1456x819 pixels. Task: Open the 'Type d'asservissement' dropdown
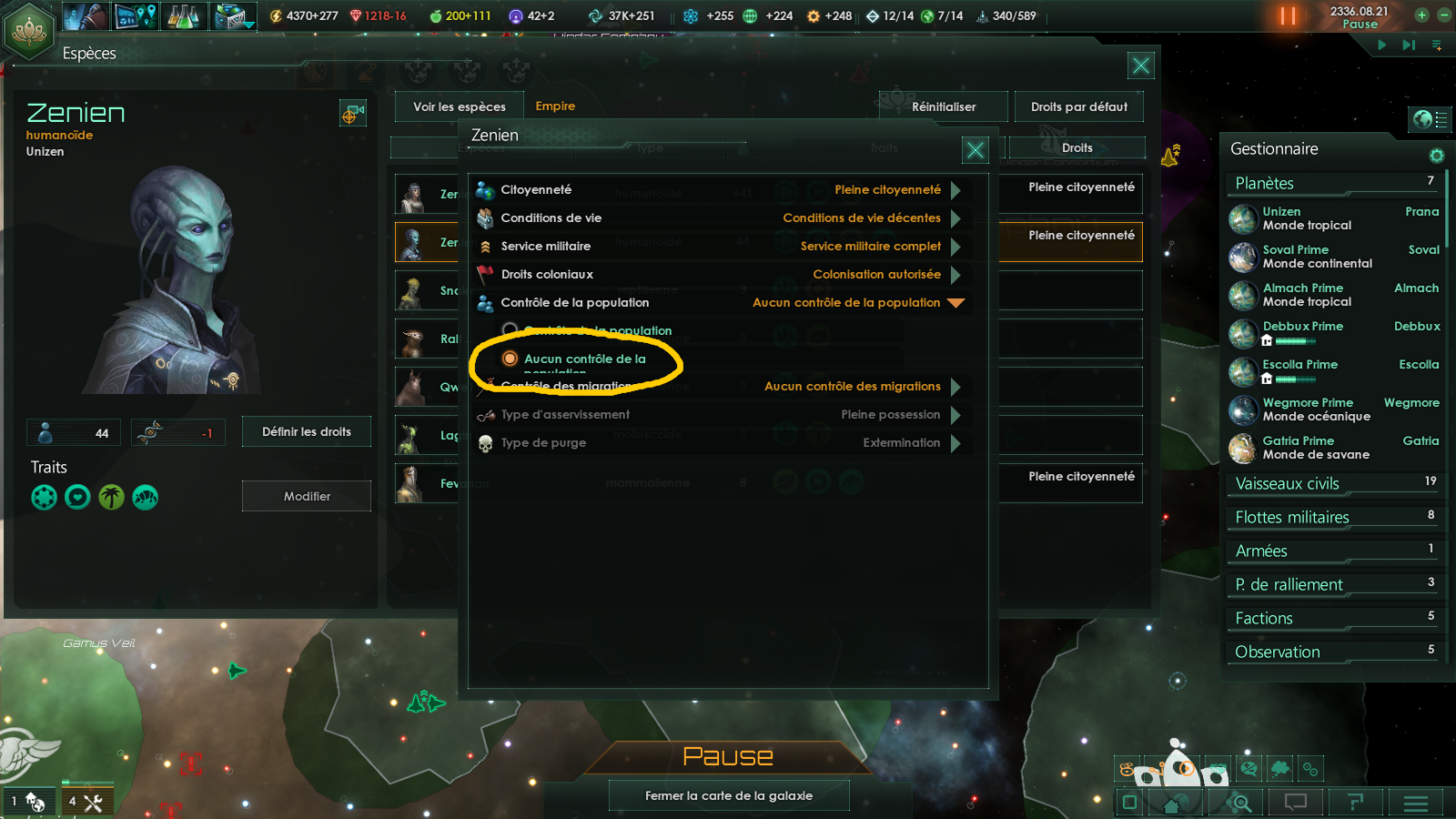956,415
